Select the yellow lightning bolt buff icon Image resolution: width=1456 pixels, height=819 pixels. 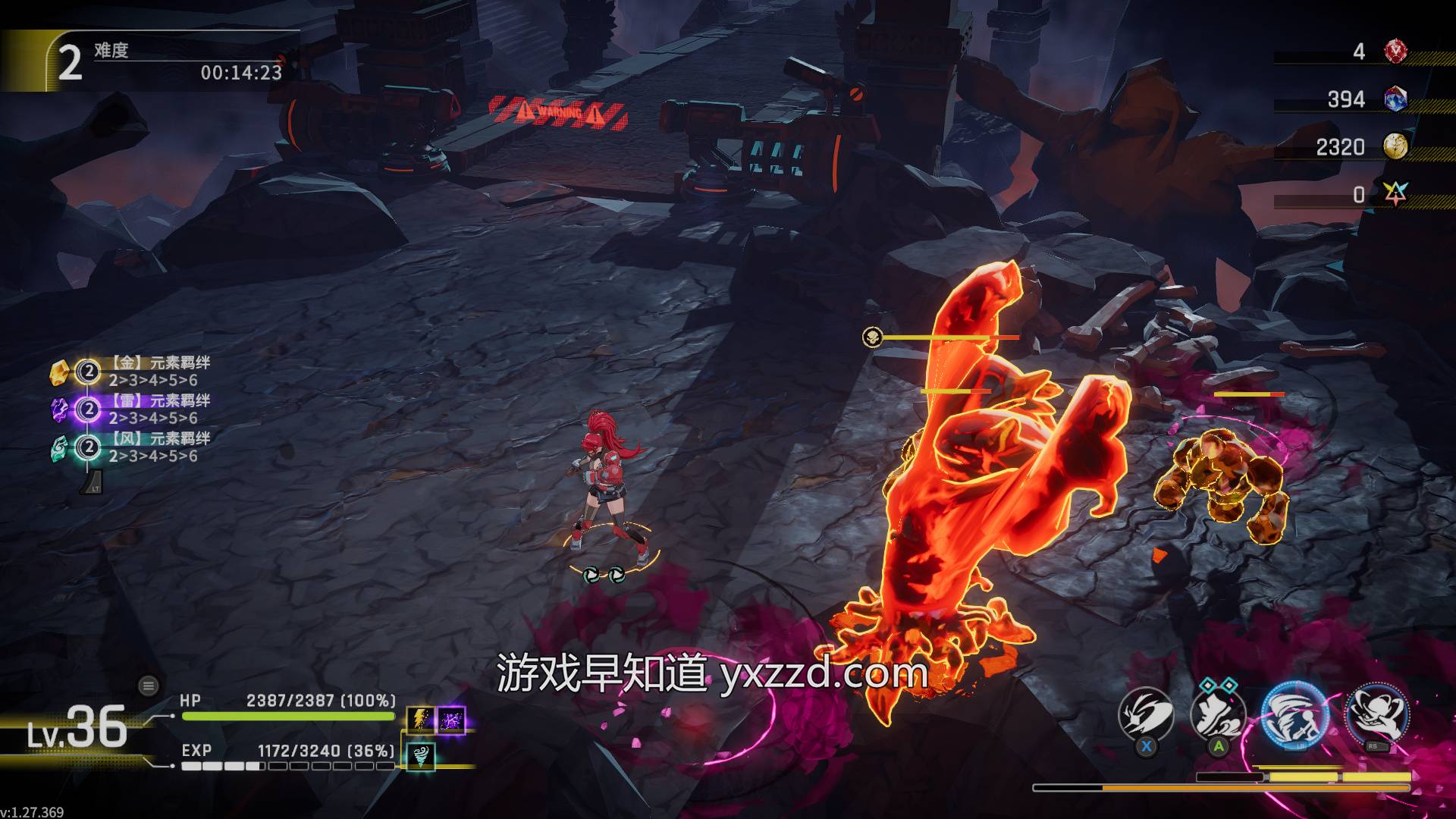[x=420, y=720]
